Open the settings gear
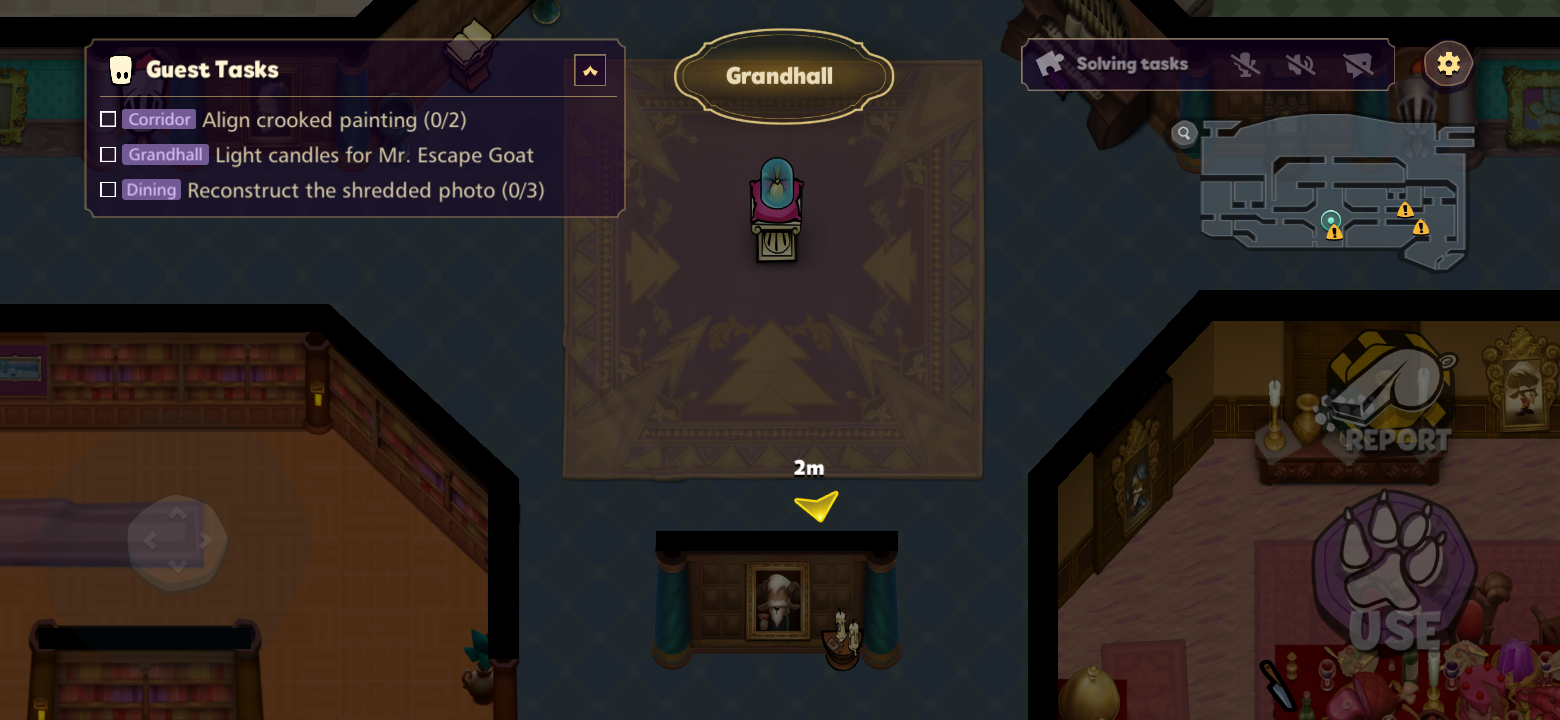This screenshot has height=720, width=1560. coord(1448,63)
